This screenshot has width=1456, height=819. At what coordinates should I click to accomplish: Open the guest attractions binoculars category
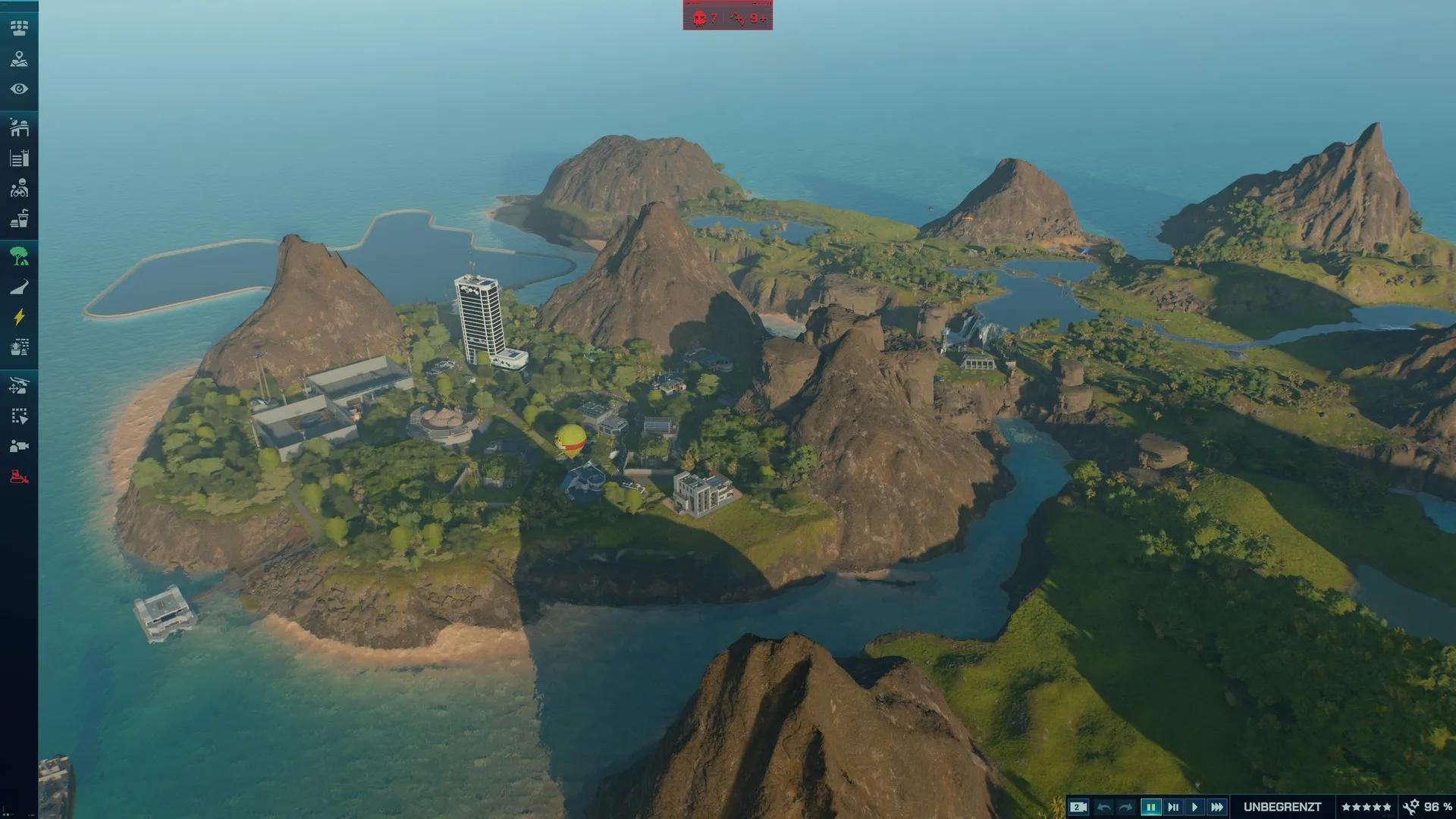pos(19,188)
